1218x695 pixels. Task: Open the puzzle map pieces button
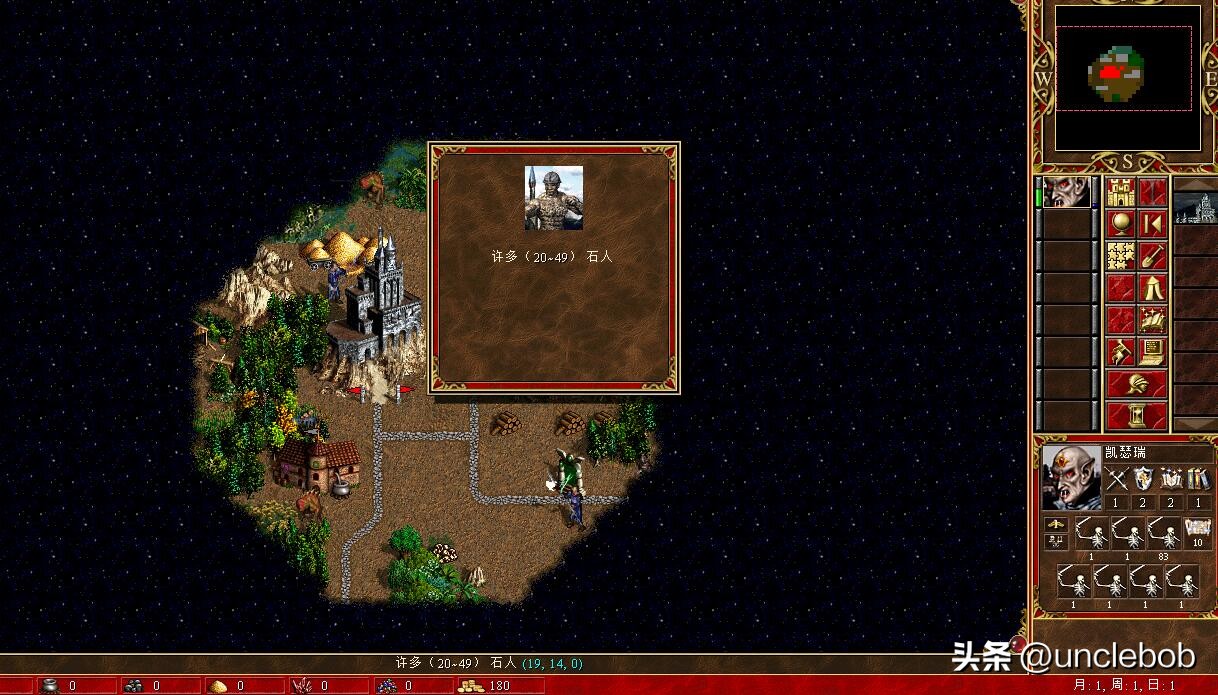pos(1120,256)
